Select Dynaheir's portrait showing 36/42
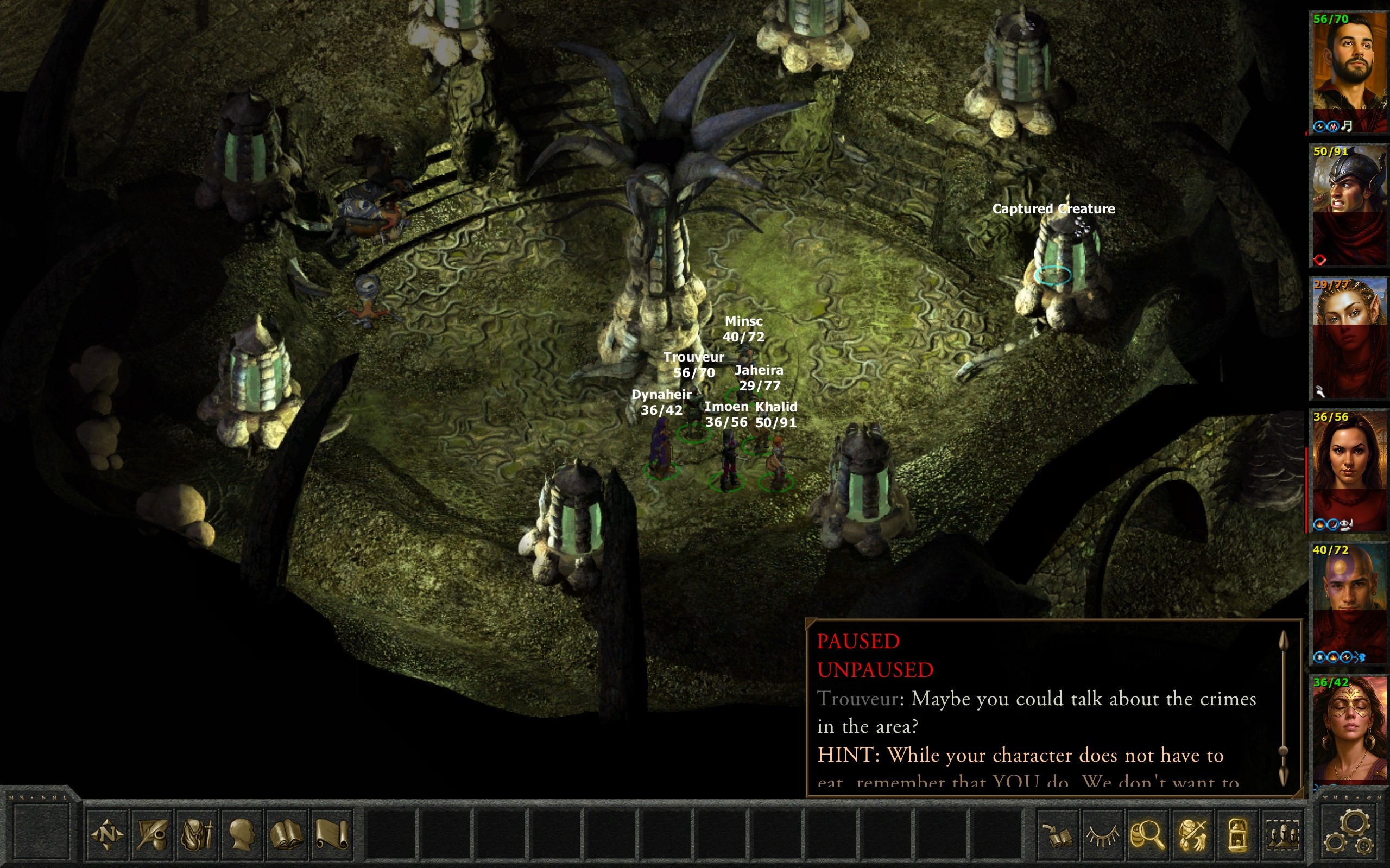This screenshot has height=868, width=1390. pyautogui.click(x=1349, y=732)
